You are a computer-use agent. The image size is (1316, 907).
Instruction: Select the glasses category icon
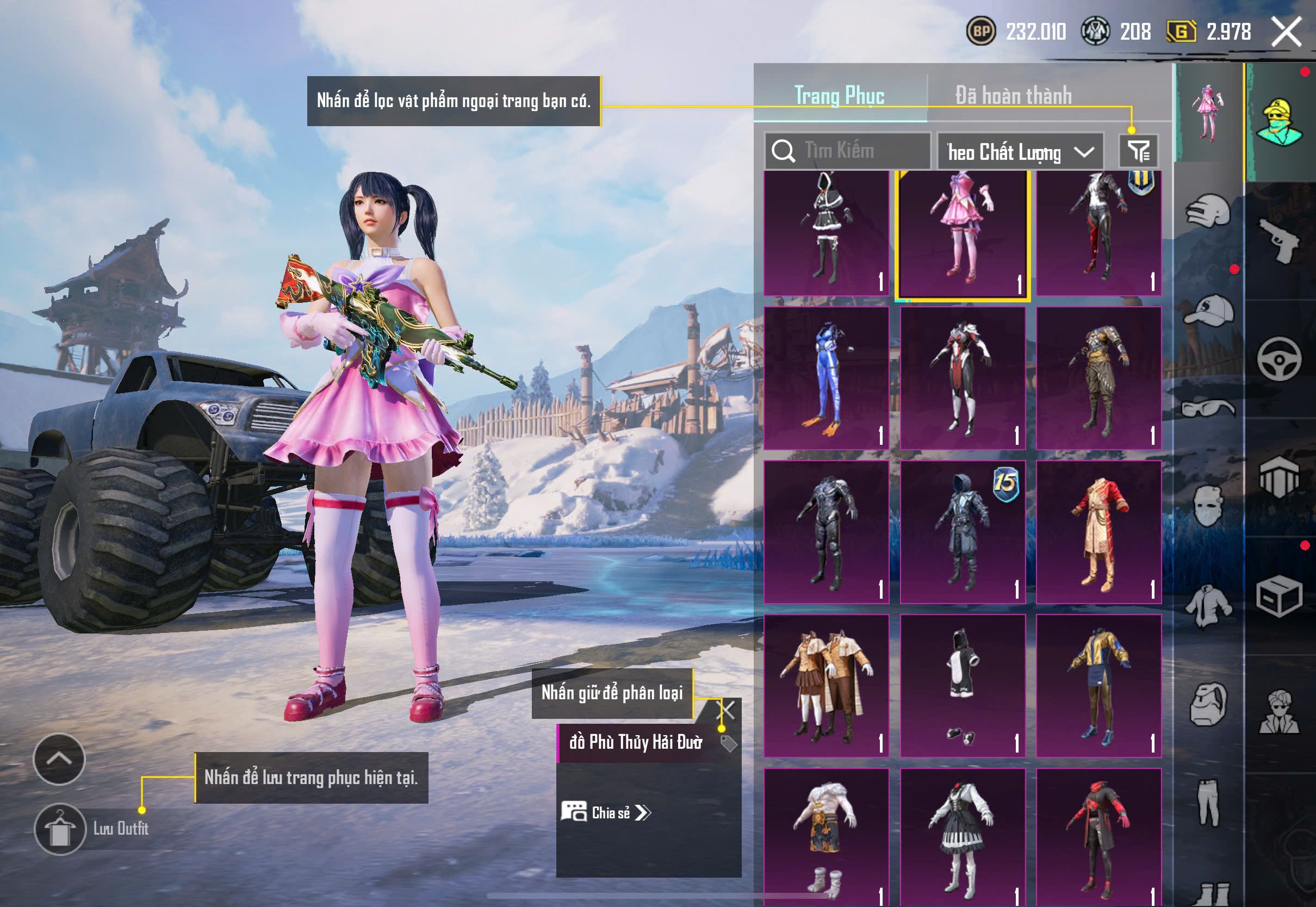tap(1208, 408)
